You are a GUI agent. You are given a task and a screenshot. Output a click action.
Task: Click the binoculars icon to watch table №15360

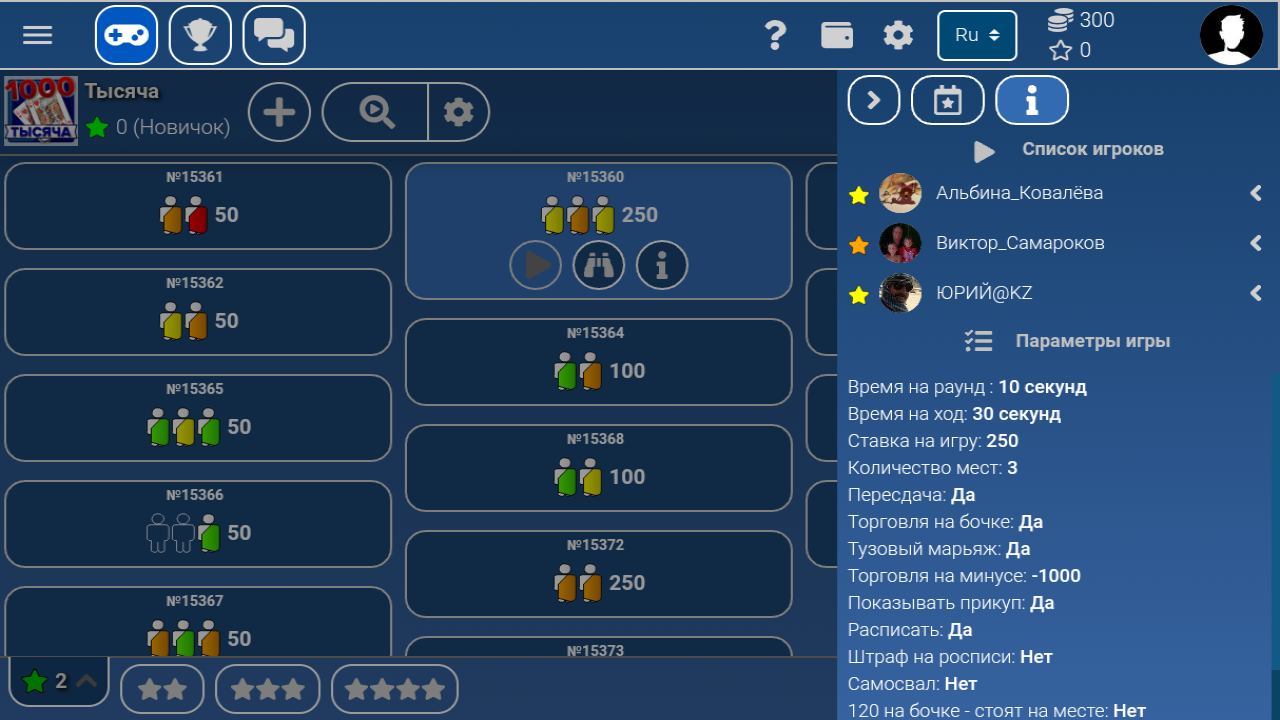[x=599, y=265]
